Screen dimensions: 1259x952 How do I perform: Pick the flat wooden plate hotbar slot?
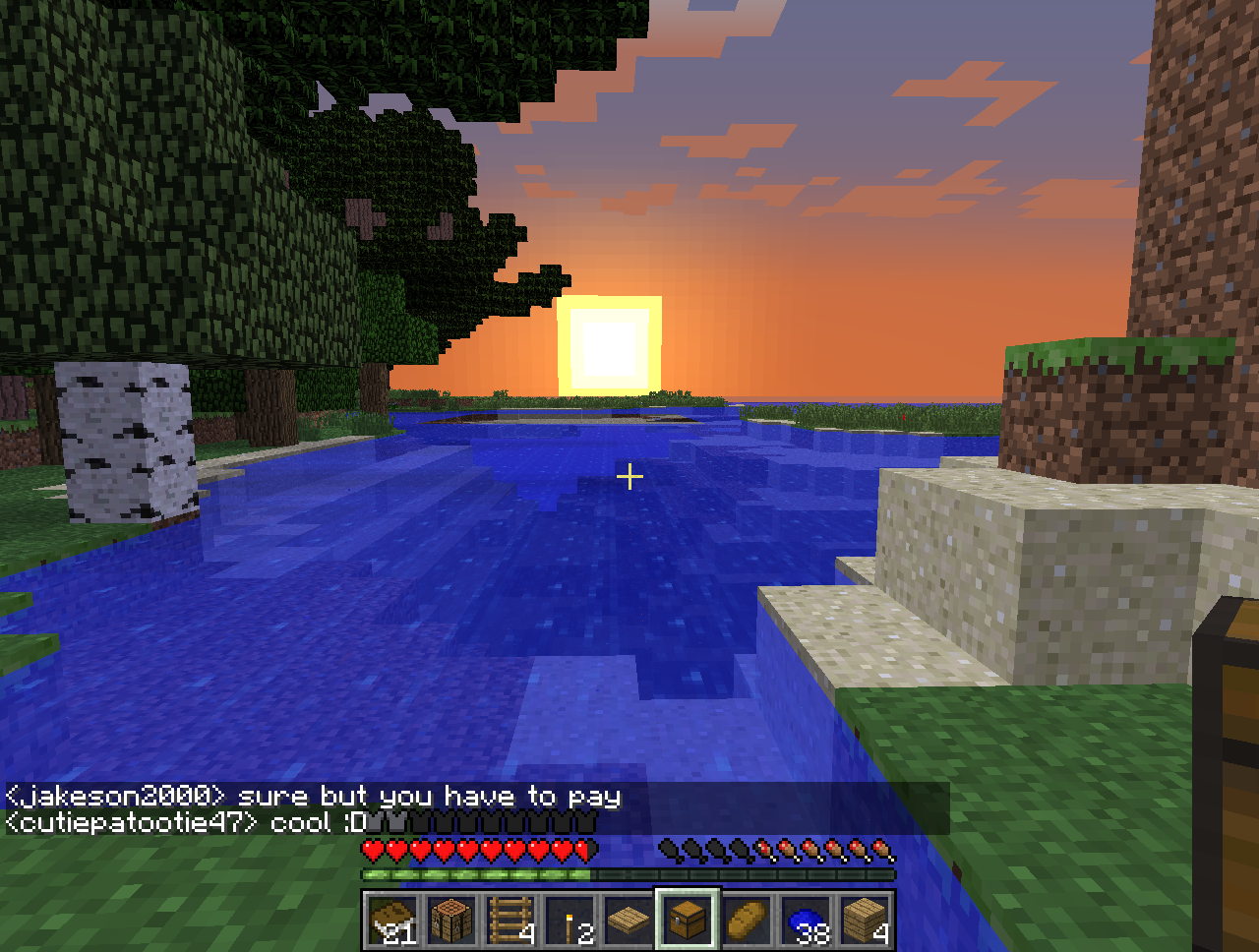tap(629, 921)
